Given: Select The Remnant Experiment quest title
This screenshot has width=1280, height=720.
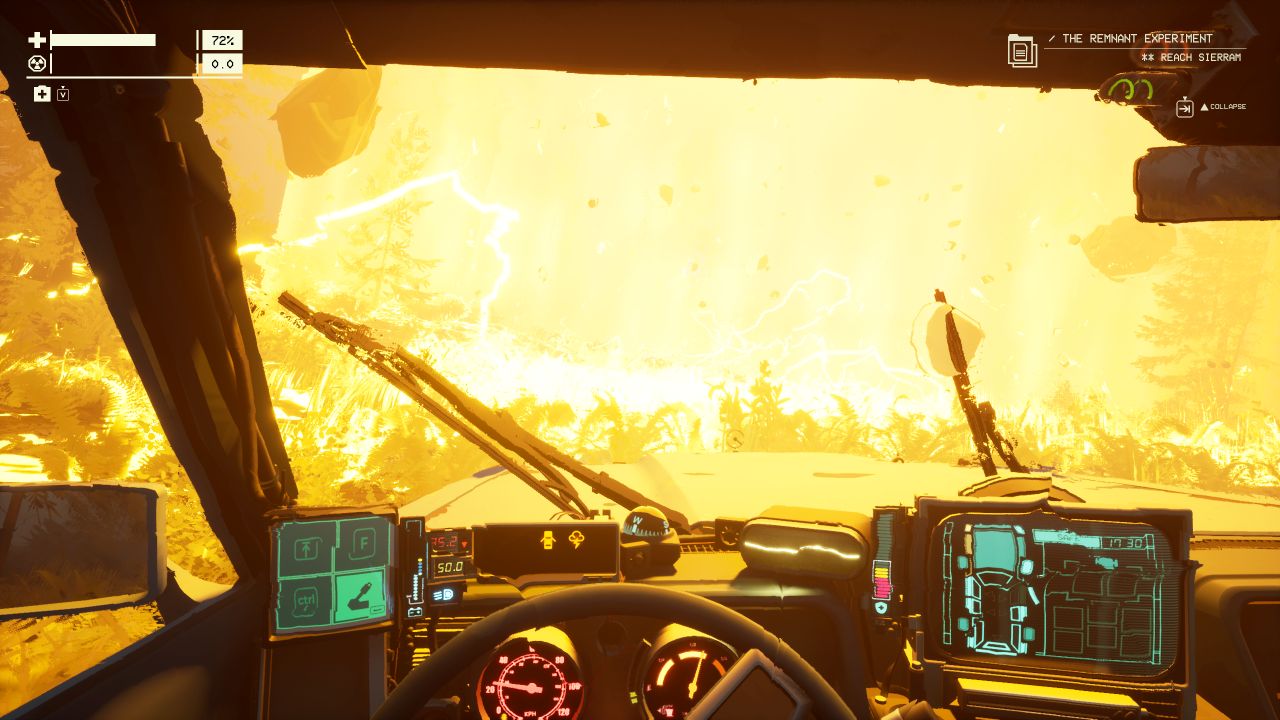Looking at the screenshot, I should point(1137,39).
